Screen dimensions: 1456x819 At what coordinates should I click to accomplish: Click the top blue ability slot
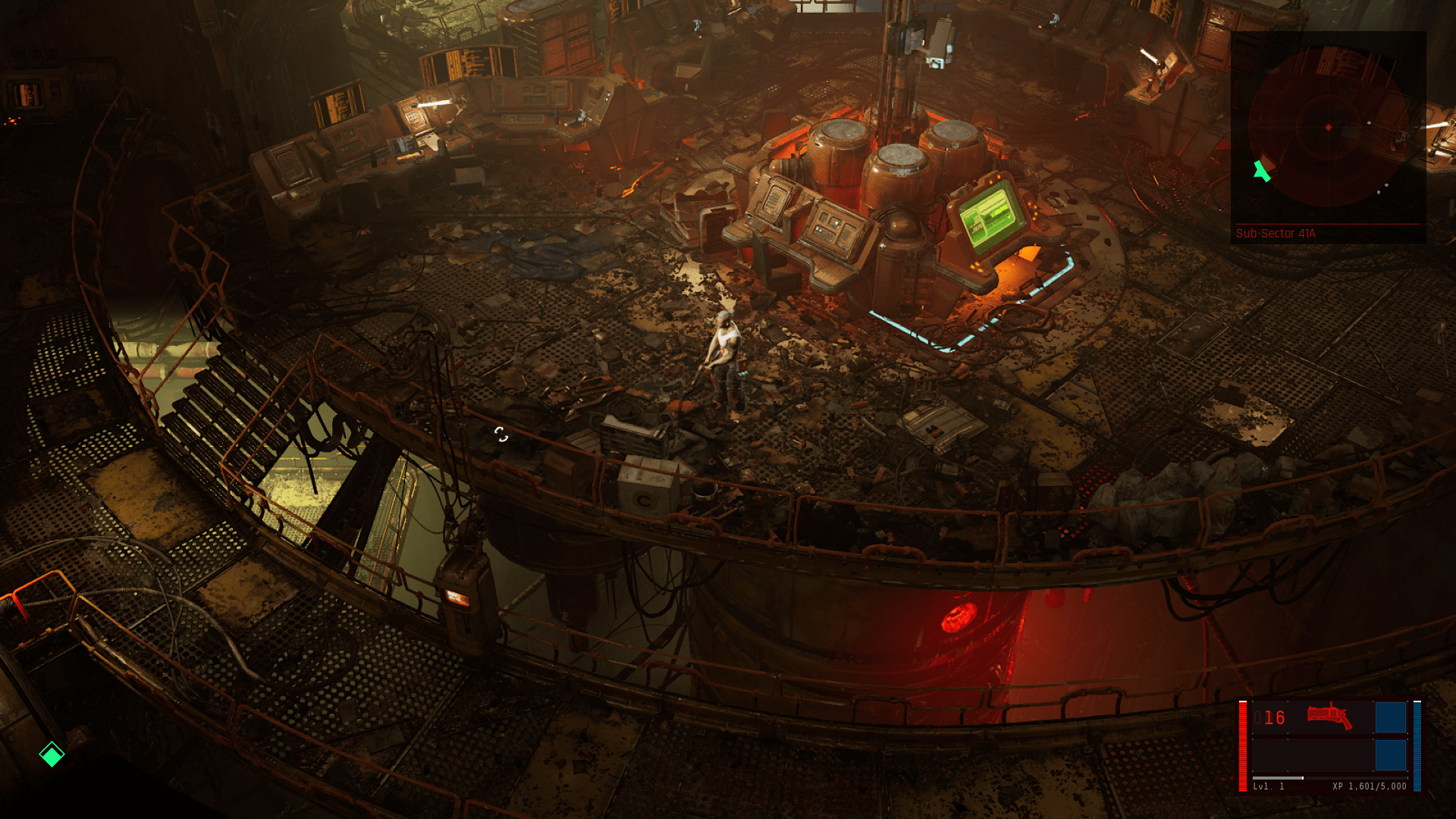pos(1391,717)
